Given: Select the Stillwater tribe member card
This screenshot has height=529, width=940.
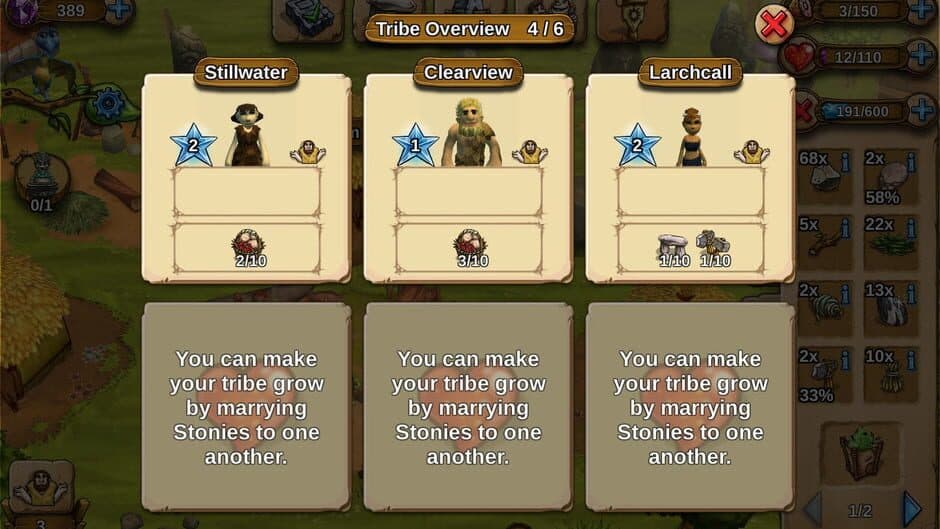Looking at the screenshot, I should coord(246,178).
